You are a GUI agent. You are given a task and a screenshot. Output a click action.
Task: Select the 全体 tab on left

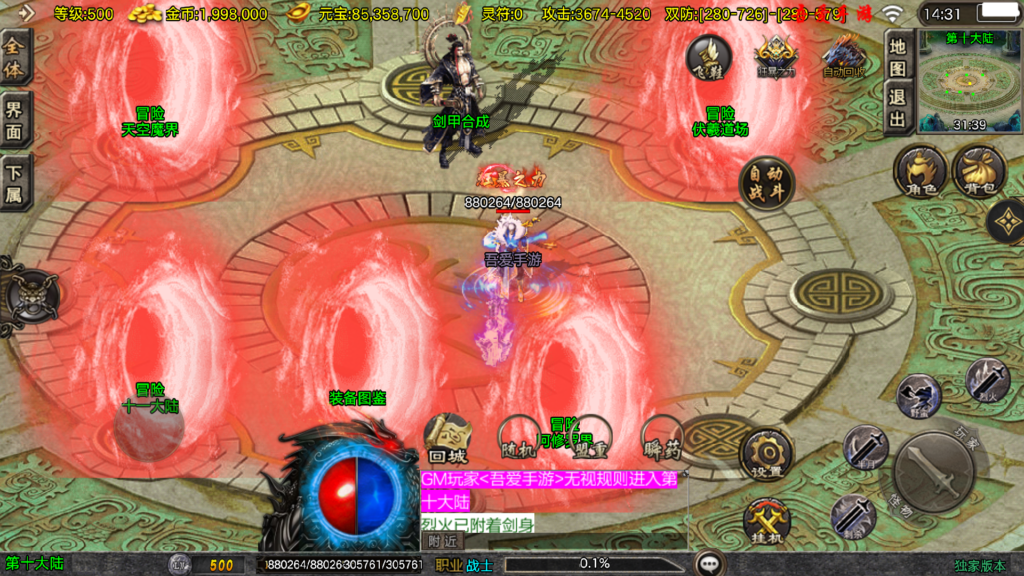pyautogui.click(x=16, y=57)
